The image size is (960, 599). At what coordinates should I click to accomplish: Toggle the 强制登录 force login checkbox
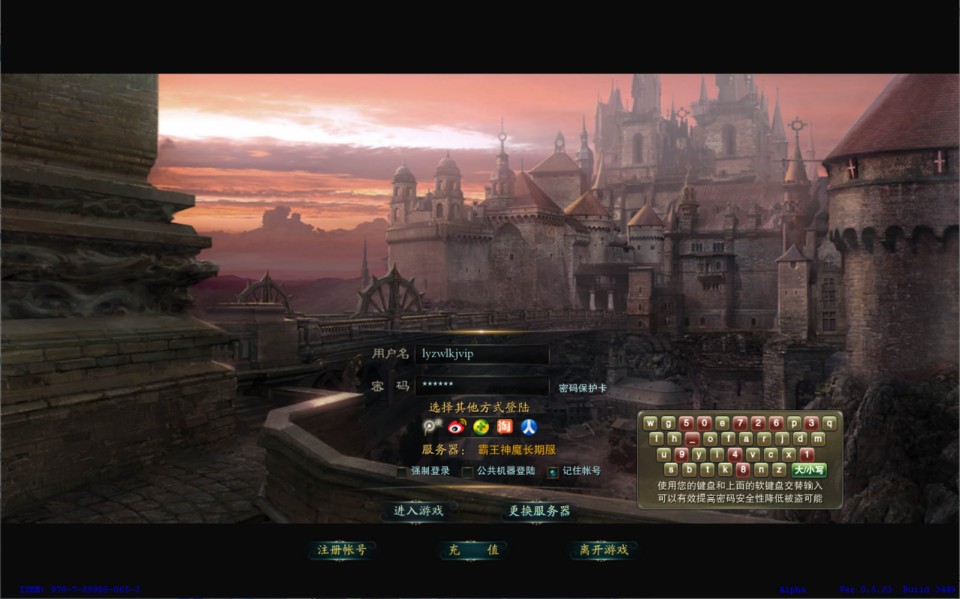coord(402,471)
